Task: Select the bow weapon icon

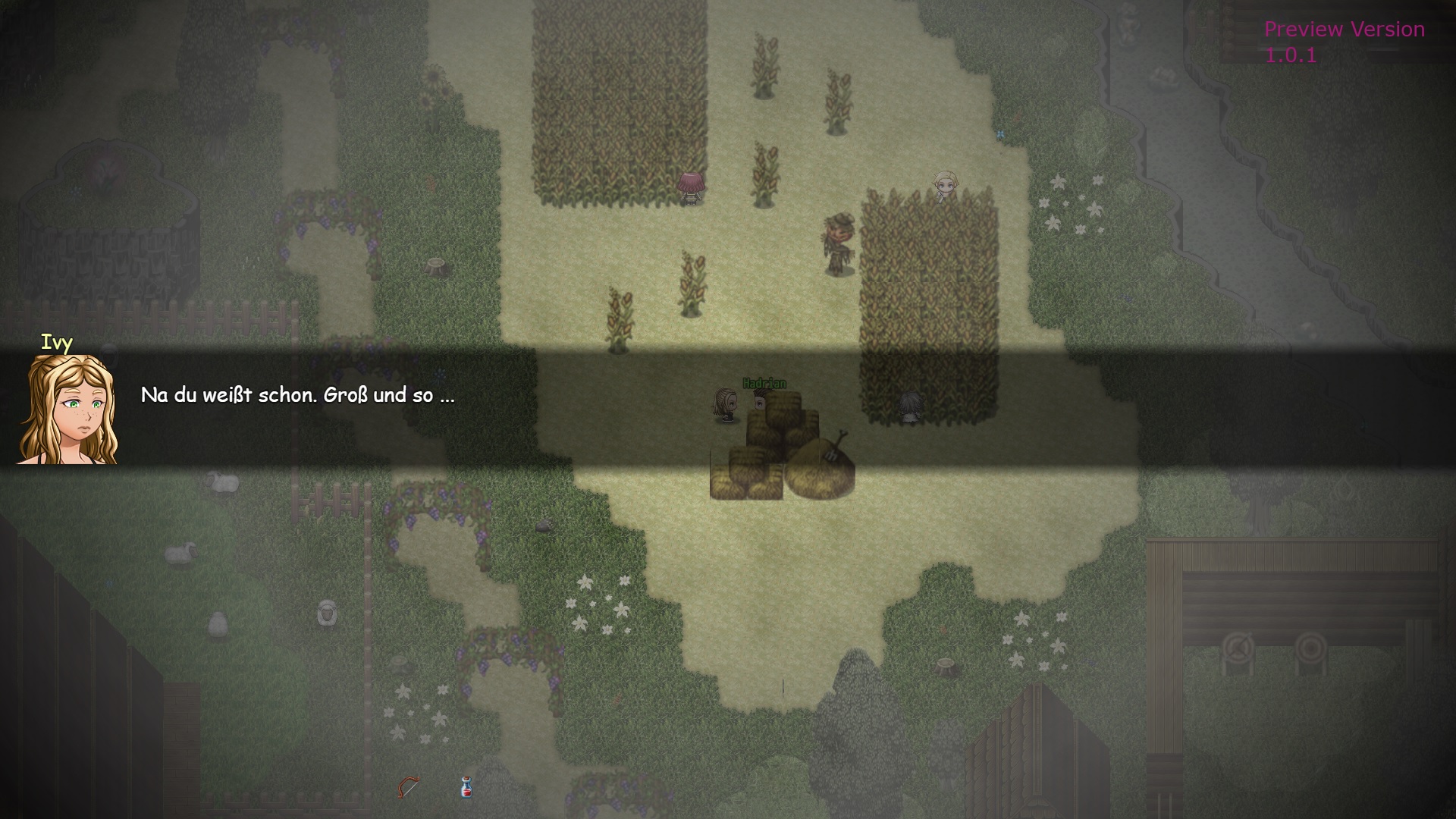Action: 408,787
